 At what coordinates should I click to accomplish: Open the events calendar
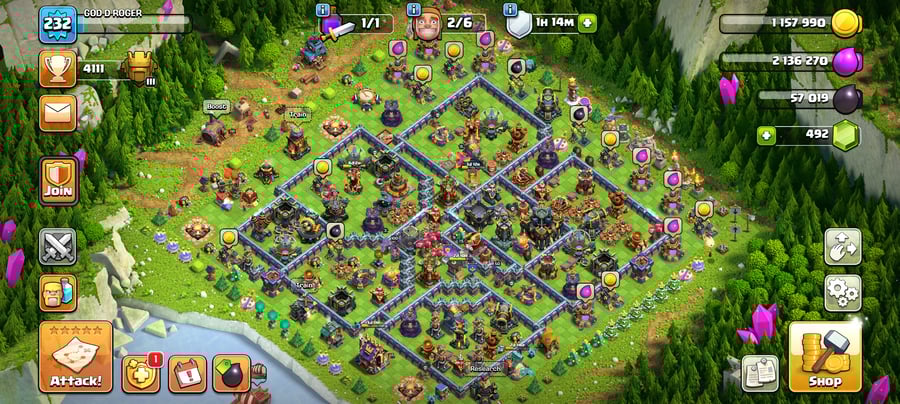187,373
